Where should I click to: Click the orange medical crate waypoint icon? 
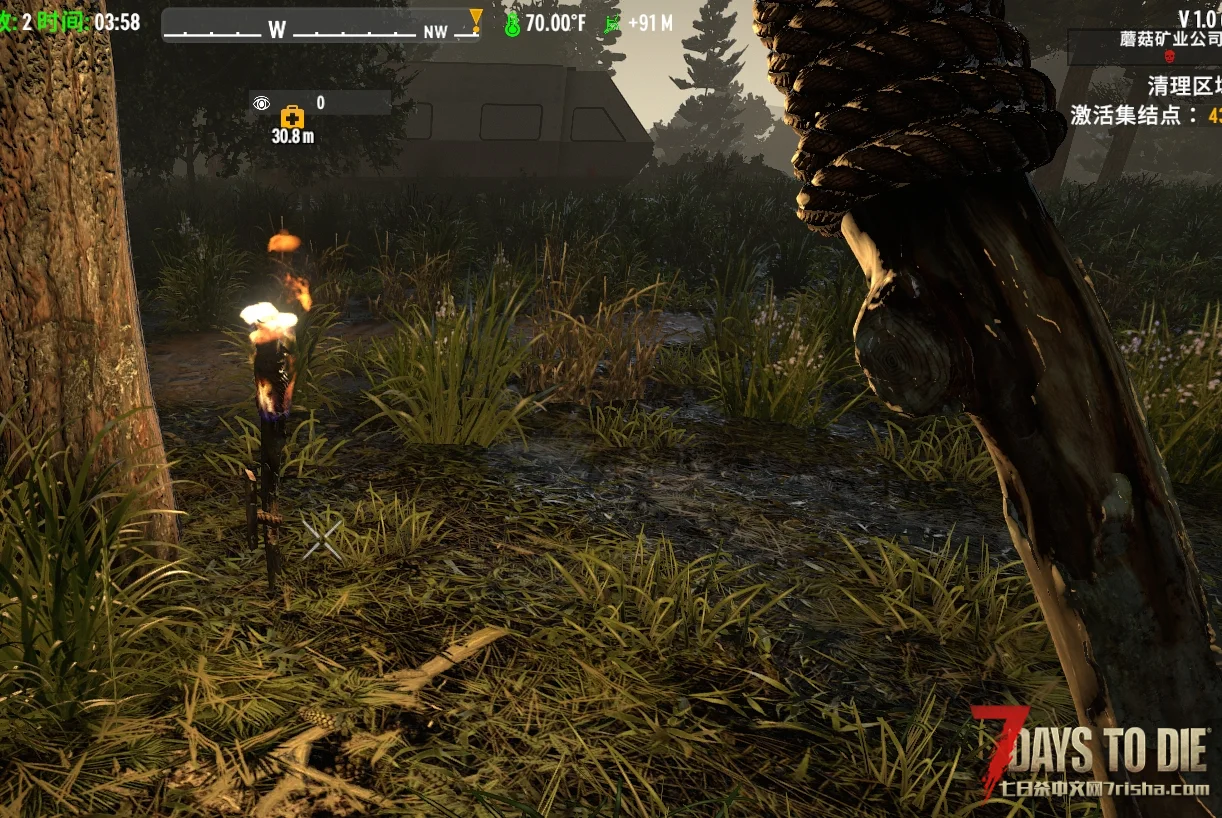click(x=292, y=117)
